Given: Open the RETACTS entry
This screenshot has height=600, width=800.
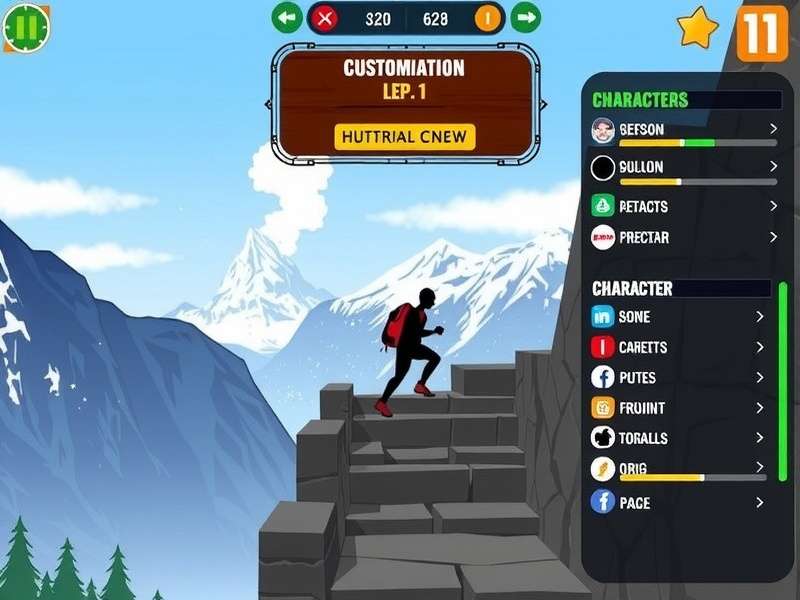Looking at the screenshot, I should tap(684, 206).
